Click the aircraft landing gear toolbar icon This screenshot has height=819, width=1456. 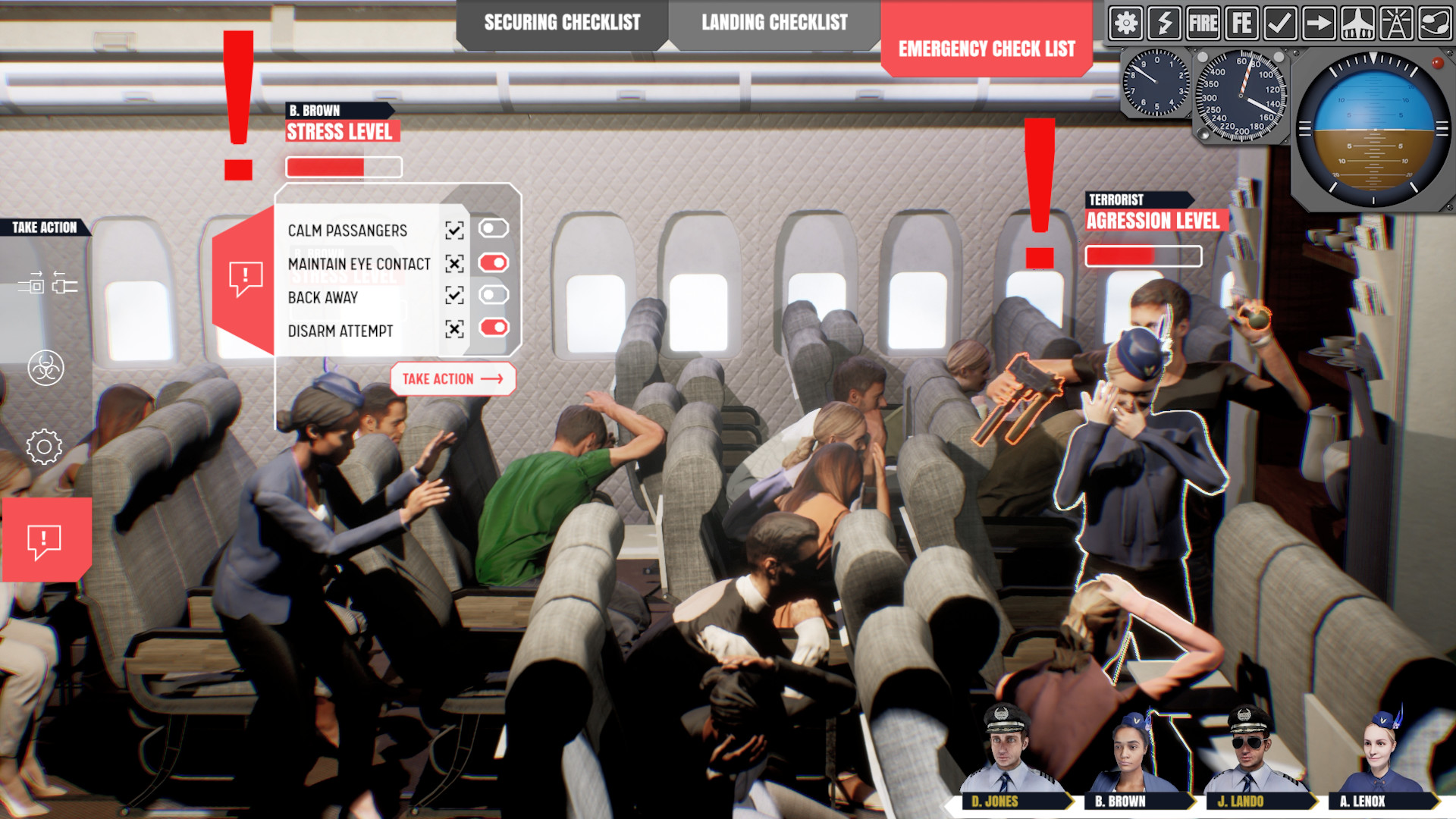[x=1359, y=24]
